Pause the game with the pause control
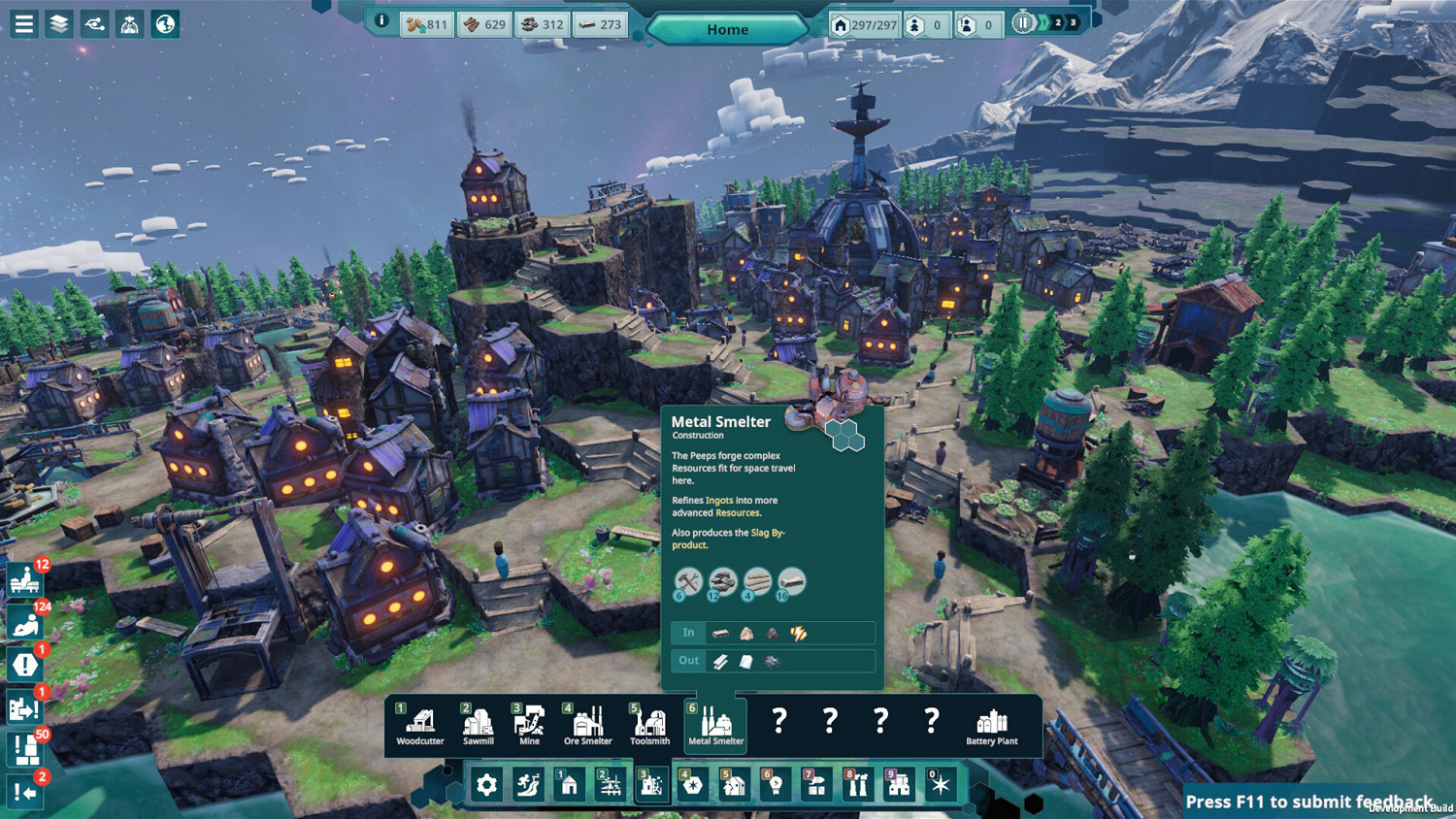The width and height of the screenshot is (1456, 819). click(x=1023, y=22)
